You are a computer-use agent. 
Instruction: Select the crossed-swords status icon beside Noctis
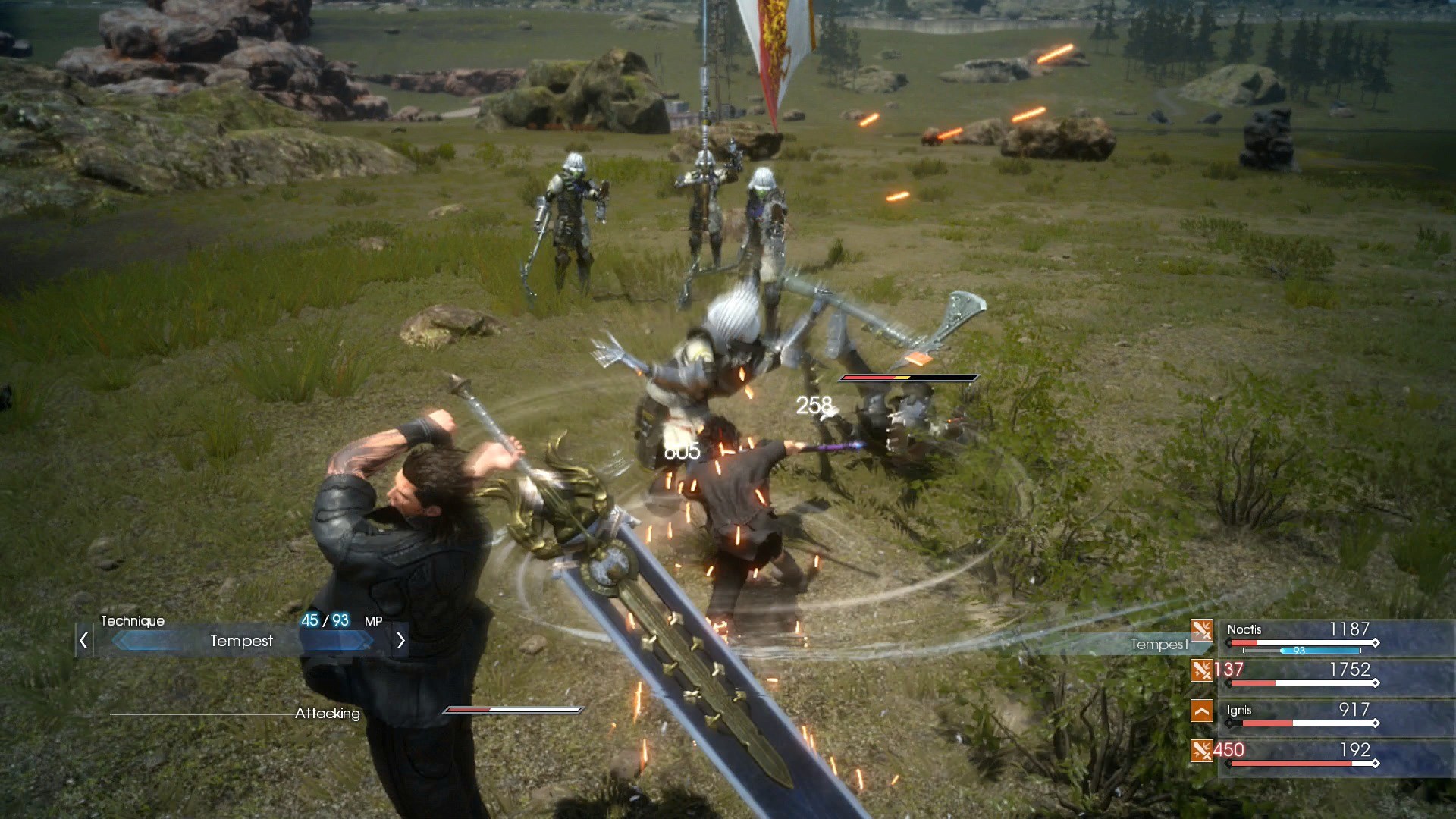1202,631
